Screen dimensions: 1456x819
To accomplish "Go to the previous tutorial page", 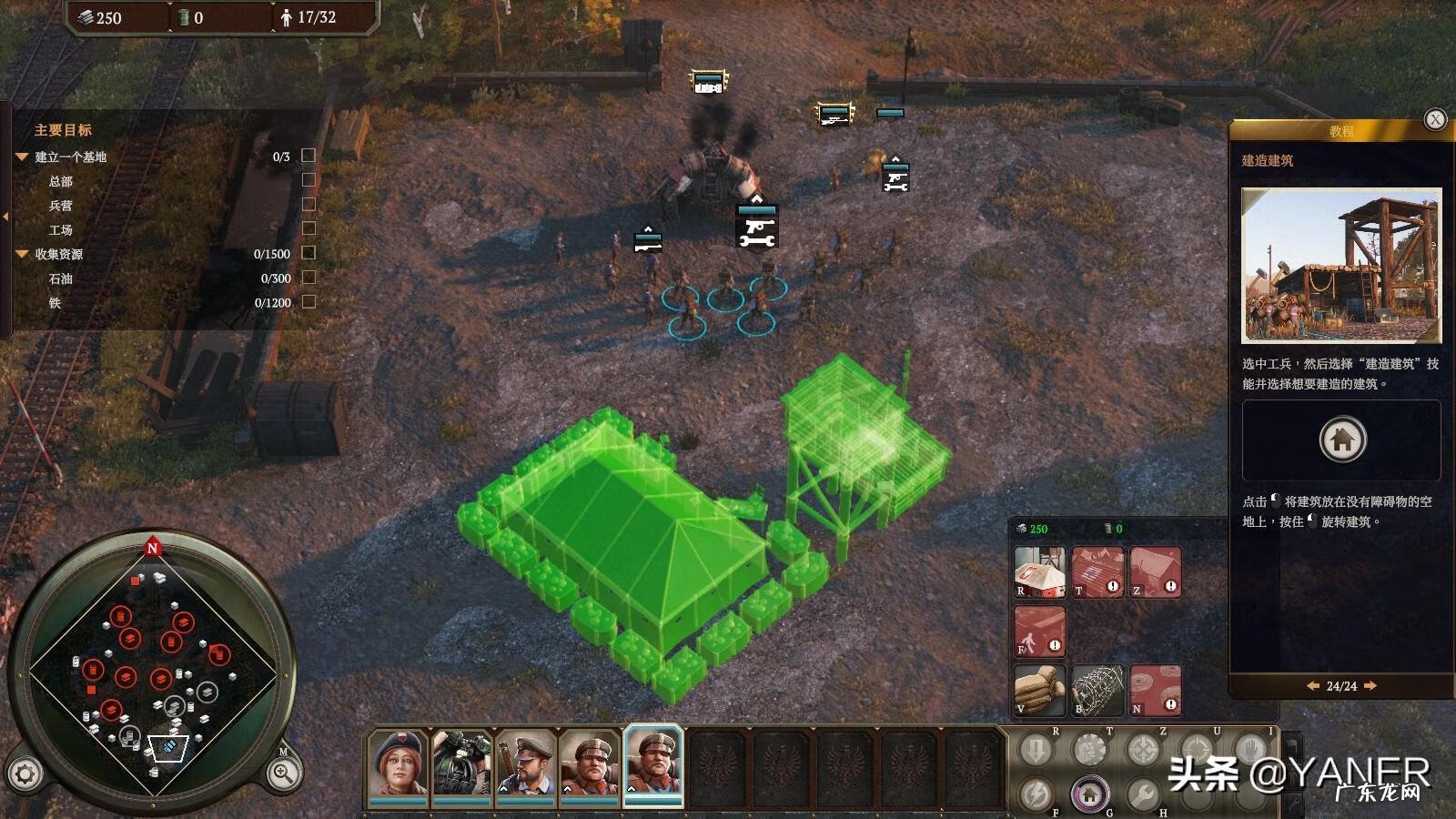I will point(1312,686).
